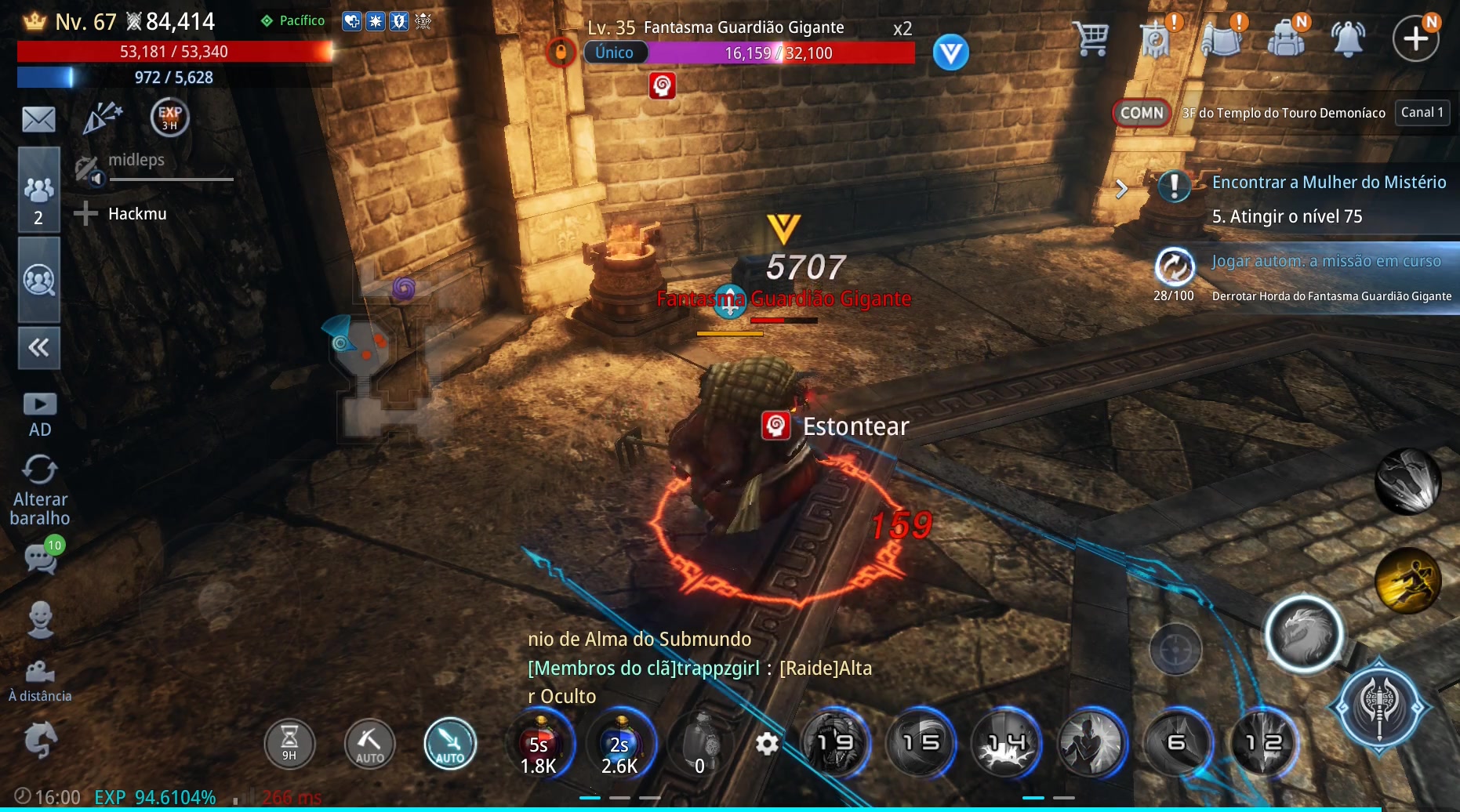1460x812 pixels.
Task: Open potion settings gear icon
Action: coord(767,743)
